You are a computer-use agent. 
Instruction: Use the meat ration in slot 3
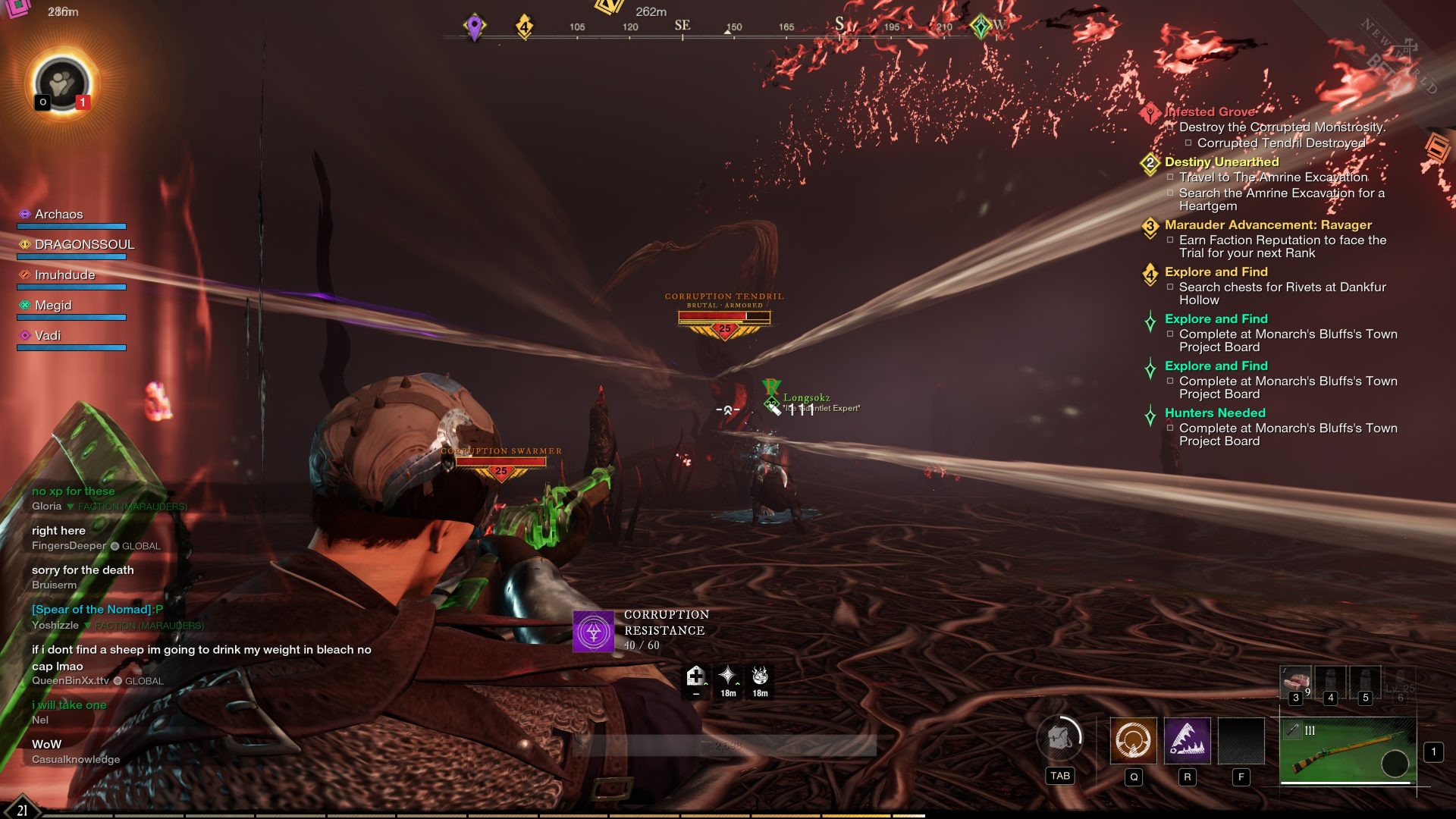[x=1295, y=682]
